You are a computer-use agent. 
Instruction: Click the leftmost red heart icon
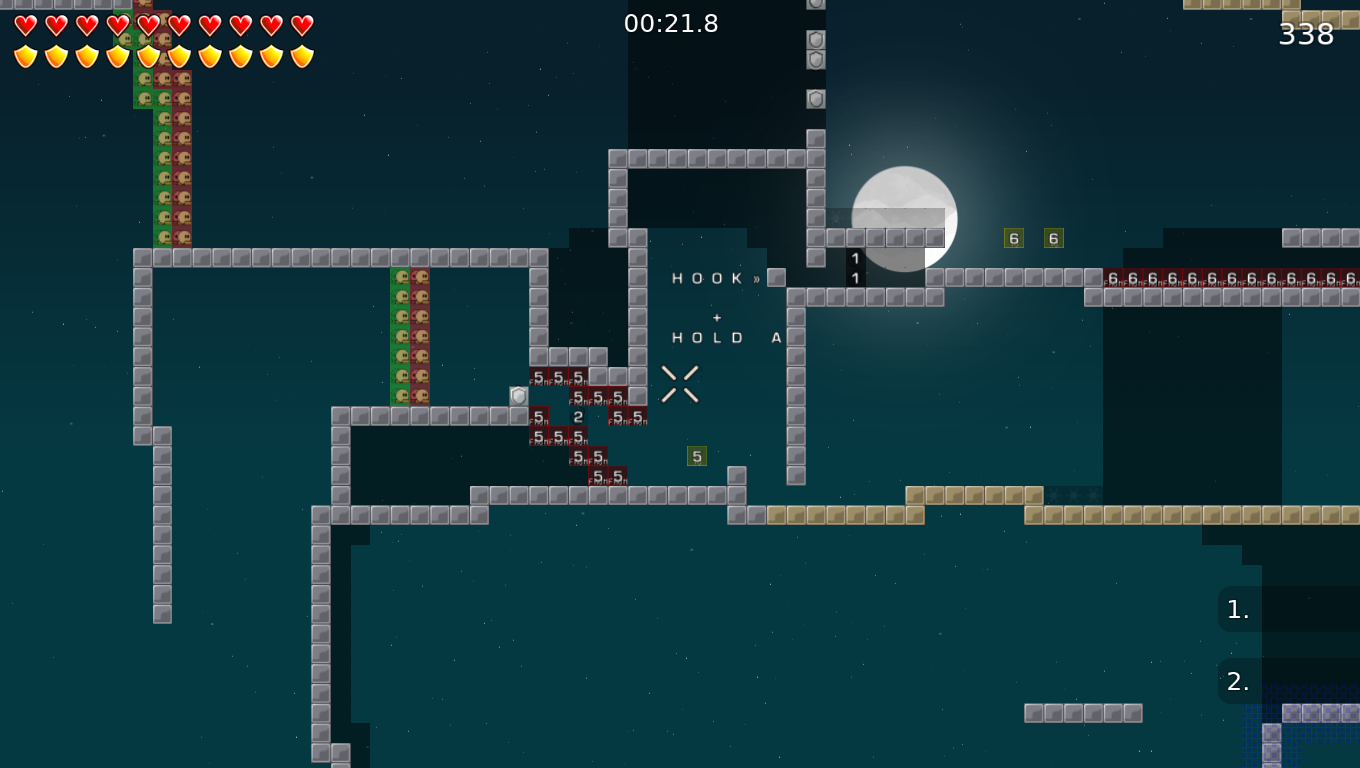[x=24, y=24]
